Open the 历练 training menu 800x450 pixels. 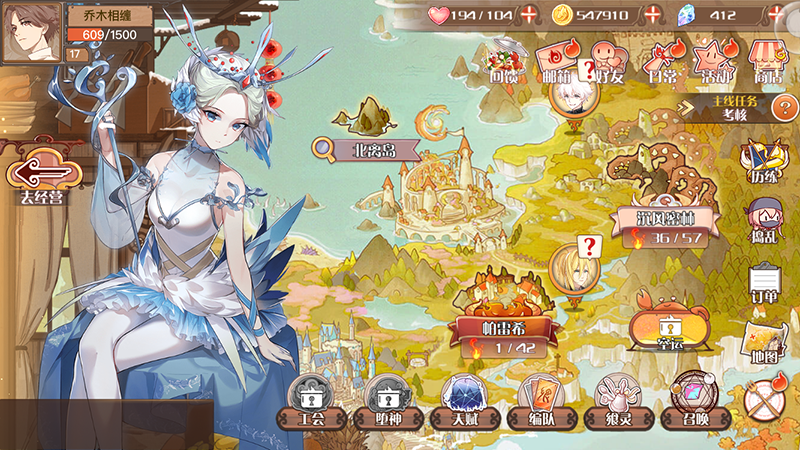click(x=764, y=163)
